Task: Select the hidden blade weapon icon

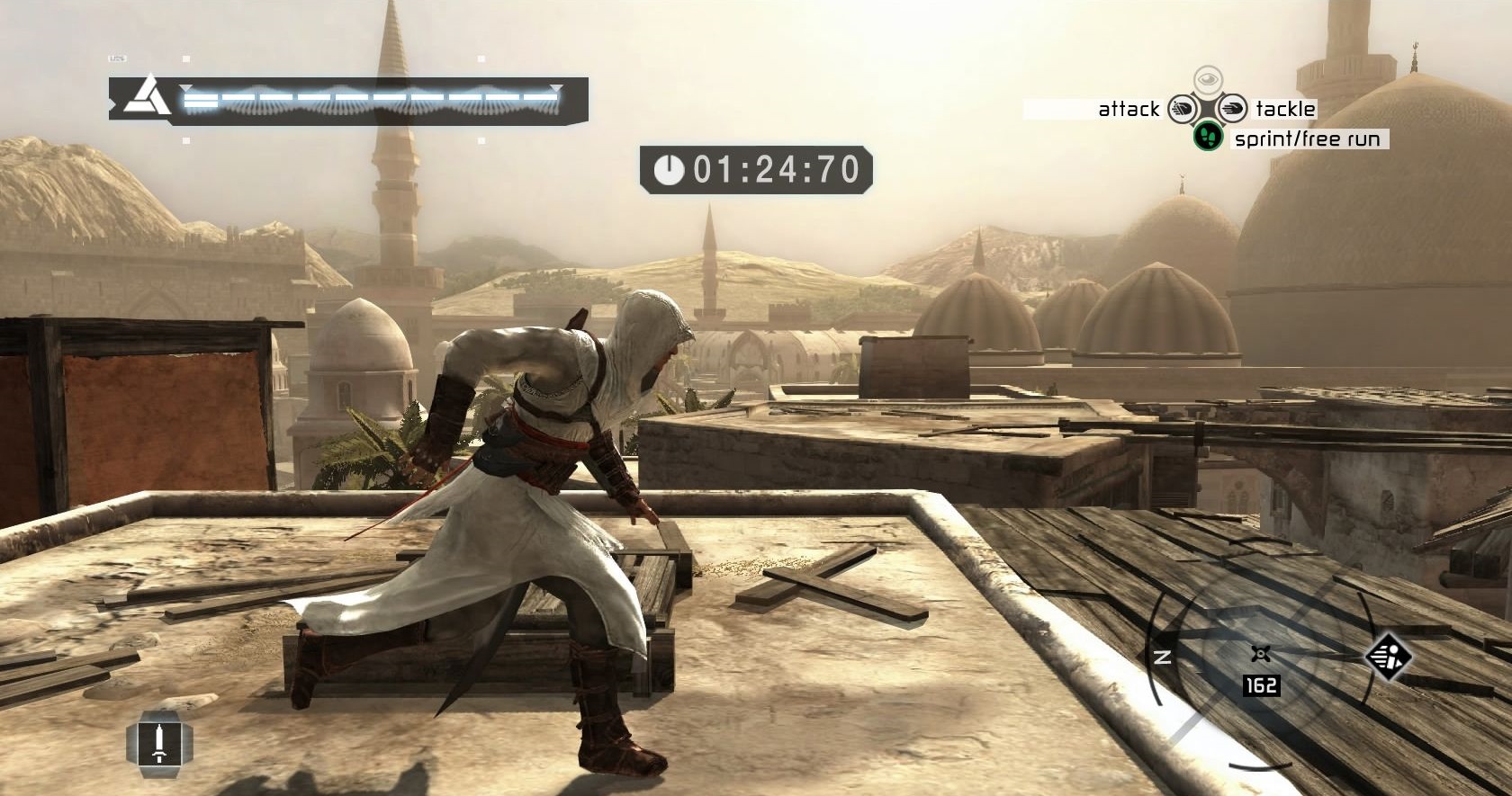Action: (x=159, y=743)
